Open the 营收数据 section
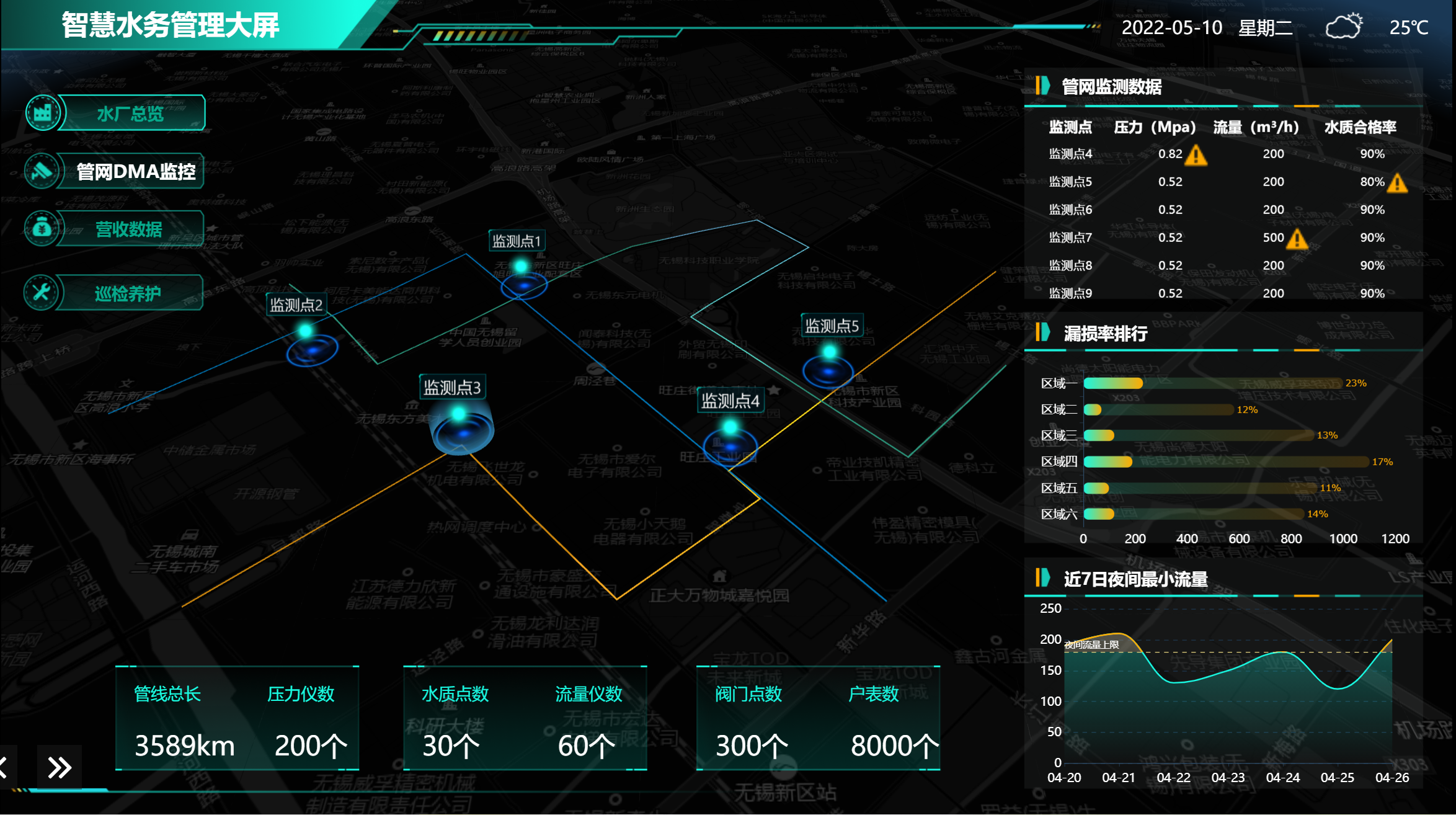 128,229
